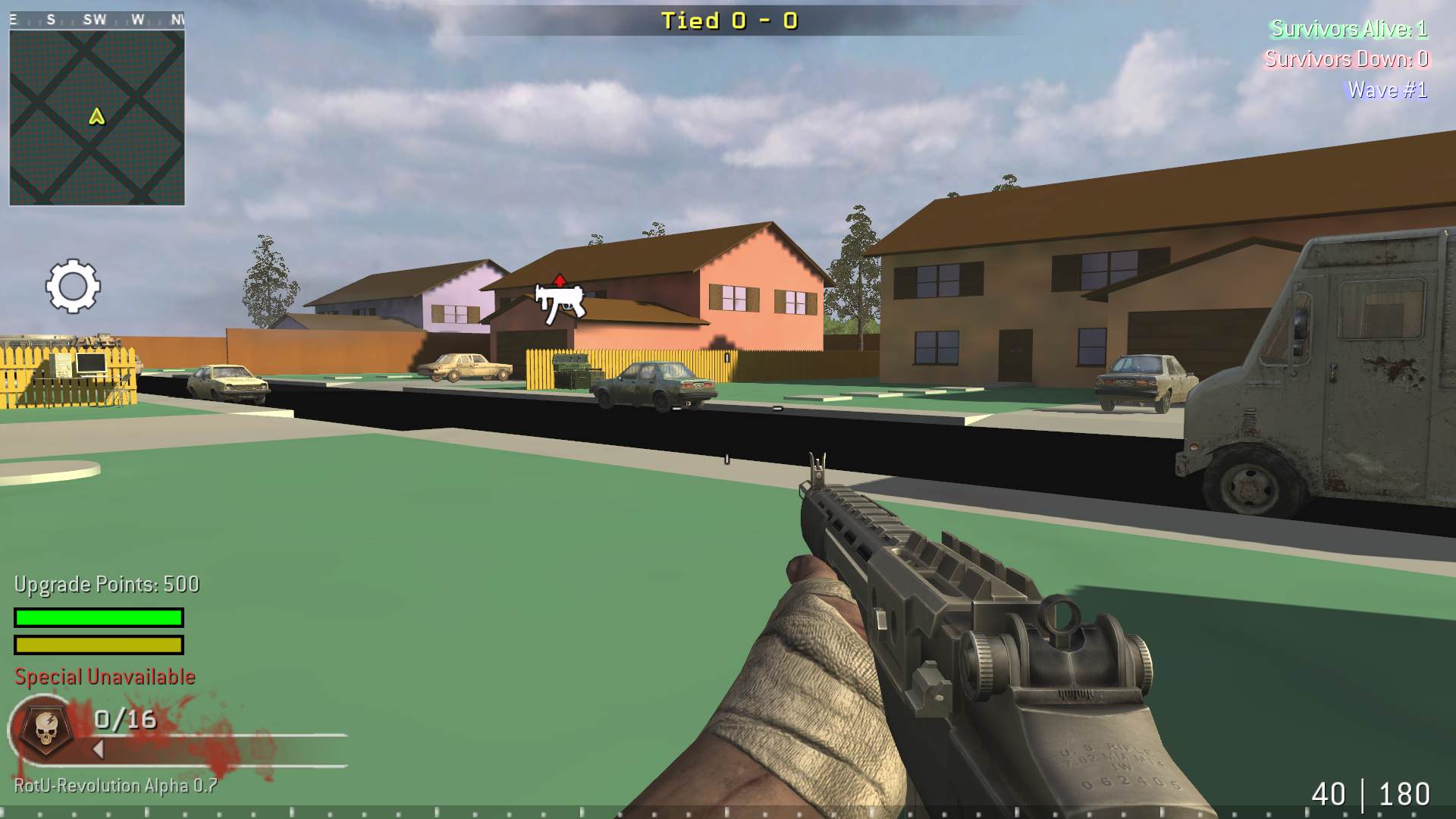
Task: Click the Wave #1 status indicator
Action: pyautogui.click(x=1390, y=89)
